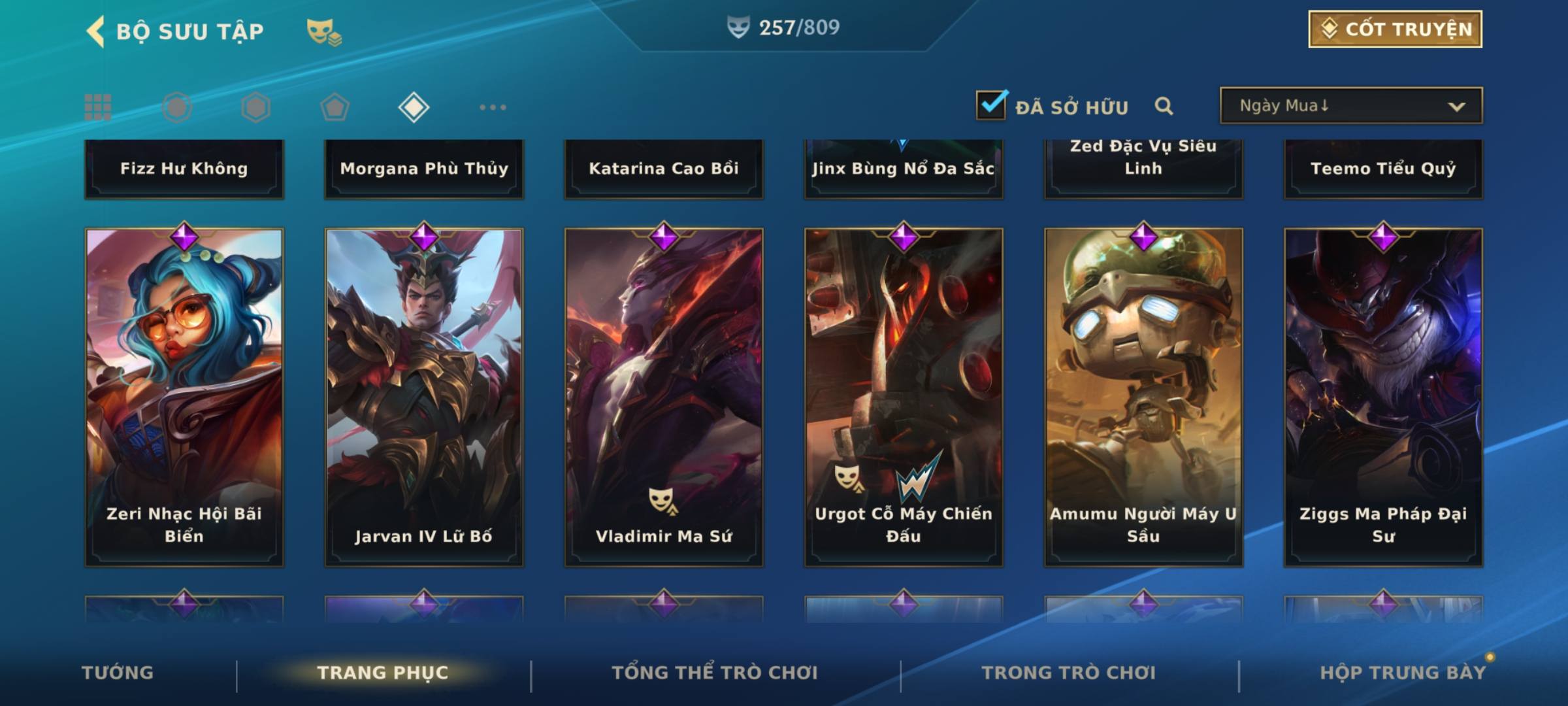View Amumu Người Máy U Sầu skin

coord(1143,396)
